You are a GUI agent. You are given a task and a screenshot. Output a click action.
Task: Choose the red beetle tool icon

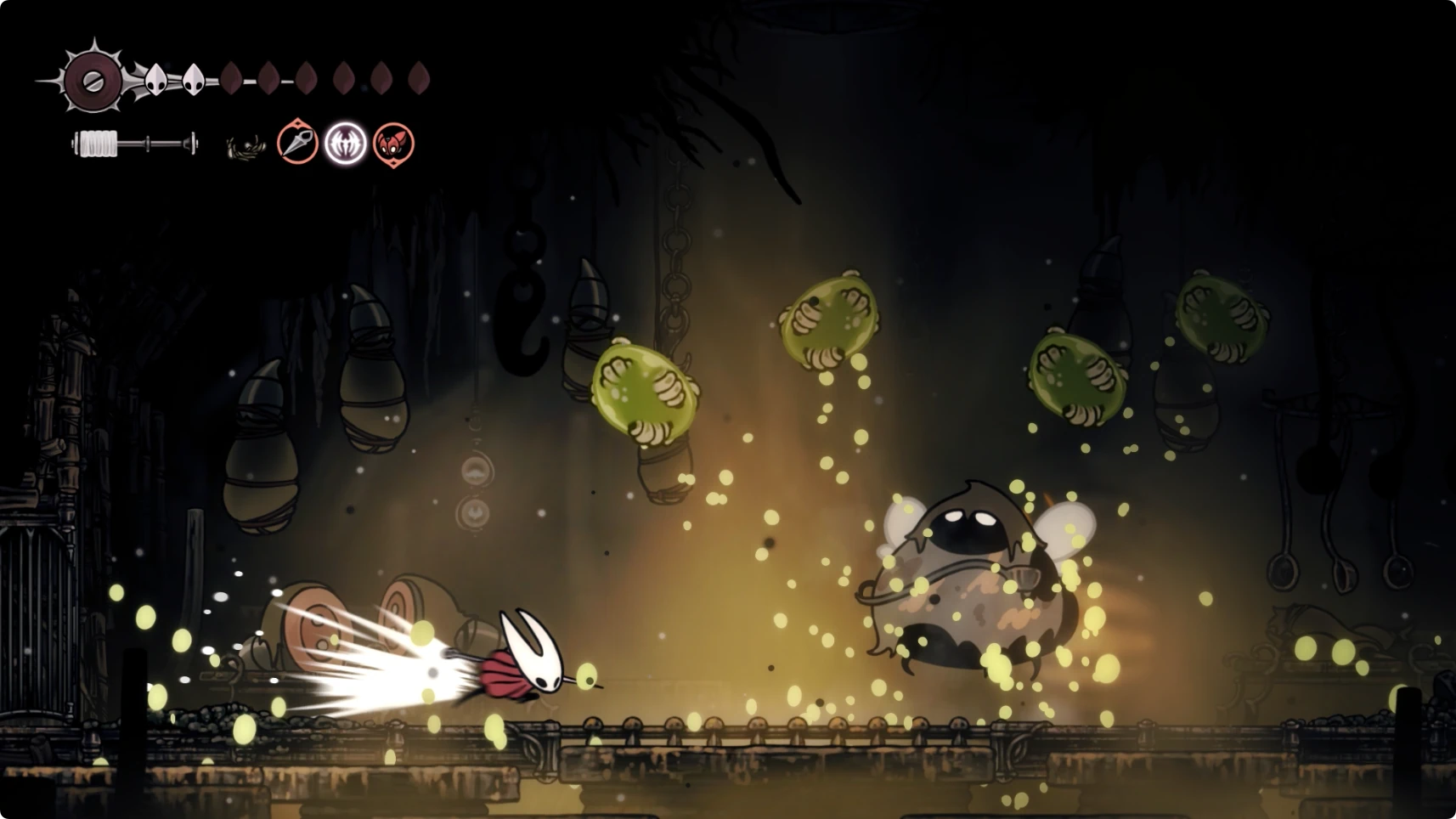tap(393, 144)
